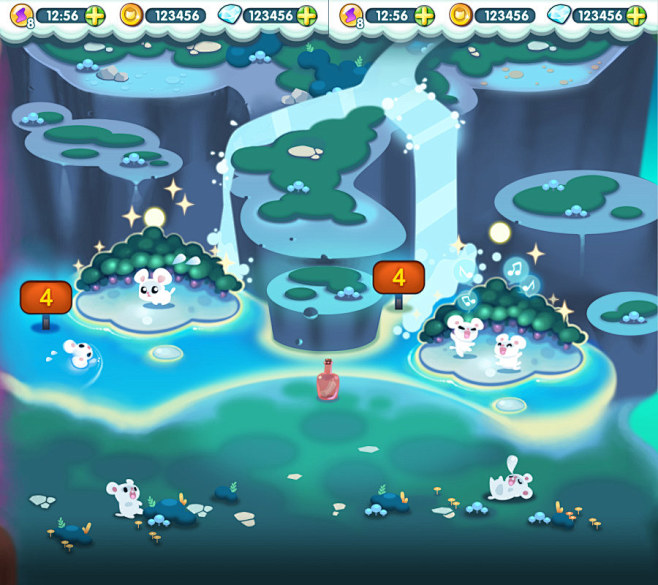This screenshot has height=585, width=658.
Task: Select level 4 sign near the singing mice
Action: tap(398, 277)
